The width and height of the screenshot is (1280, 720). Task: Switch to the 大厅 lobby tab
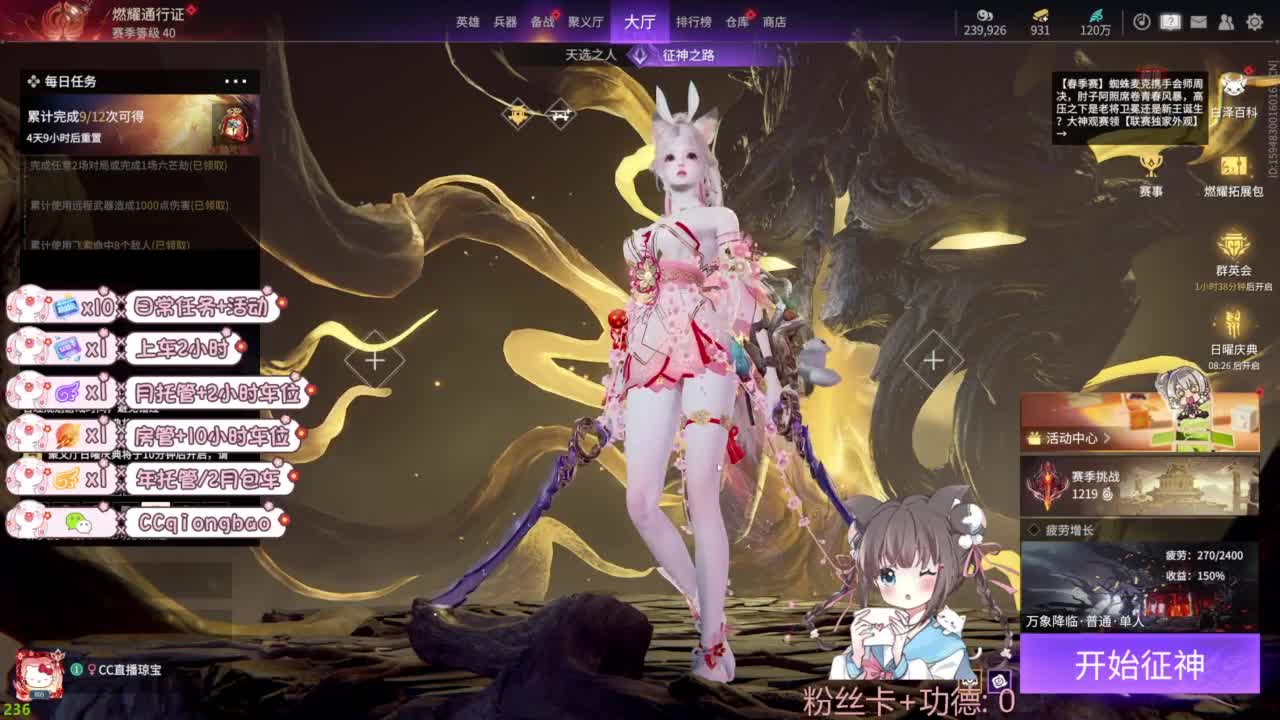(x=641, y=21)
